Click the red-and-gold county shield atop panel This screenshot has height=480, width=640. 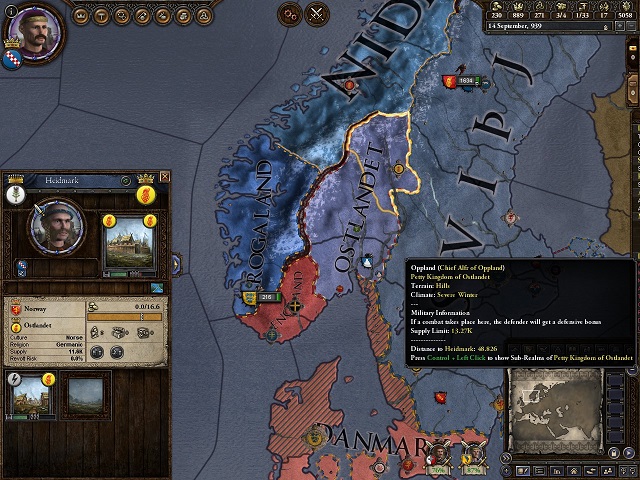(145, 193)
